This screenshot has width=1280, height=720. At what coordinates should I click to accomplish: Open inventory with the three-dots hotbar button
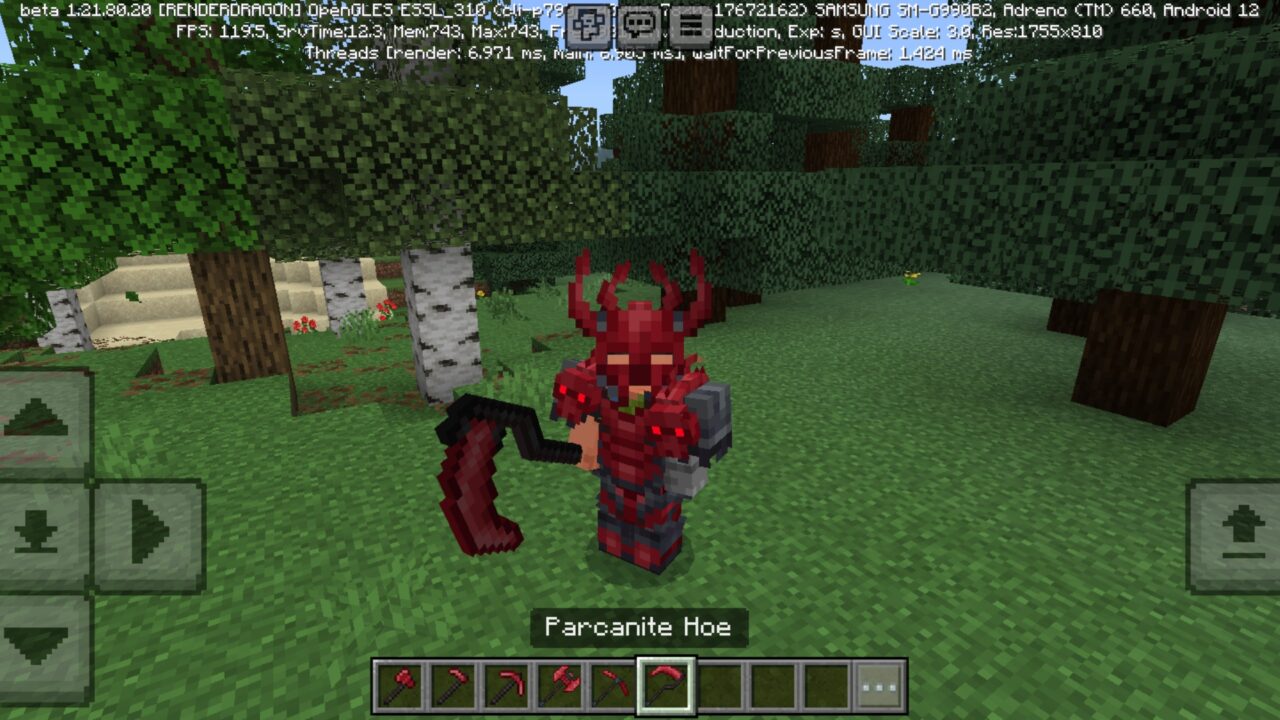[x=879, y=686]
